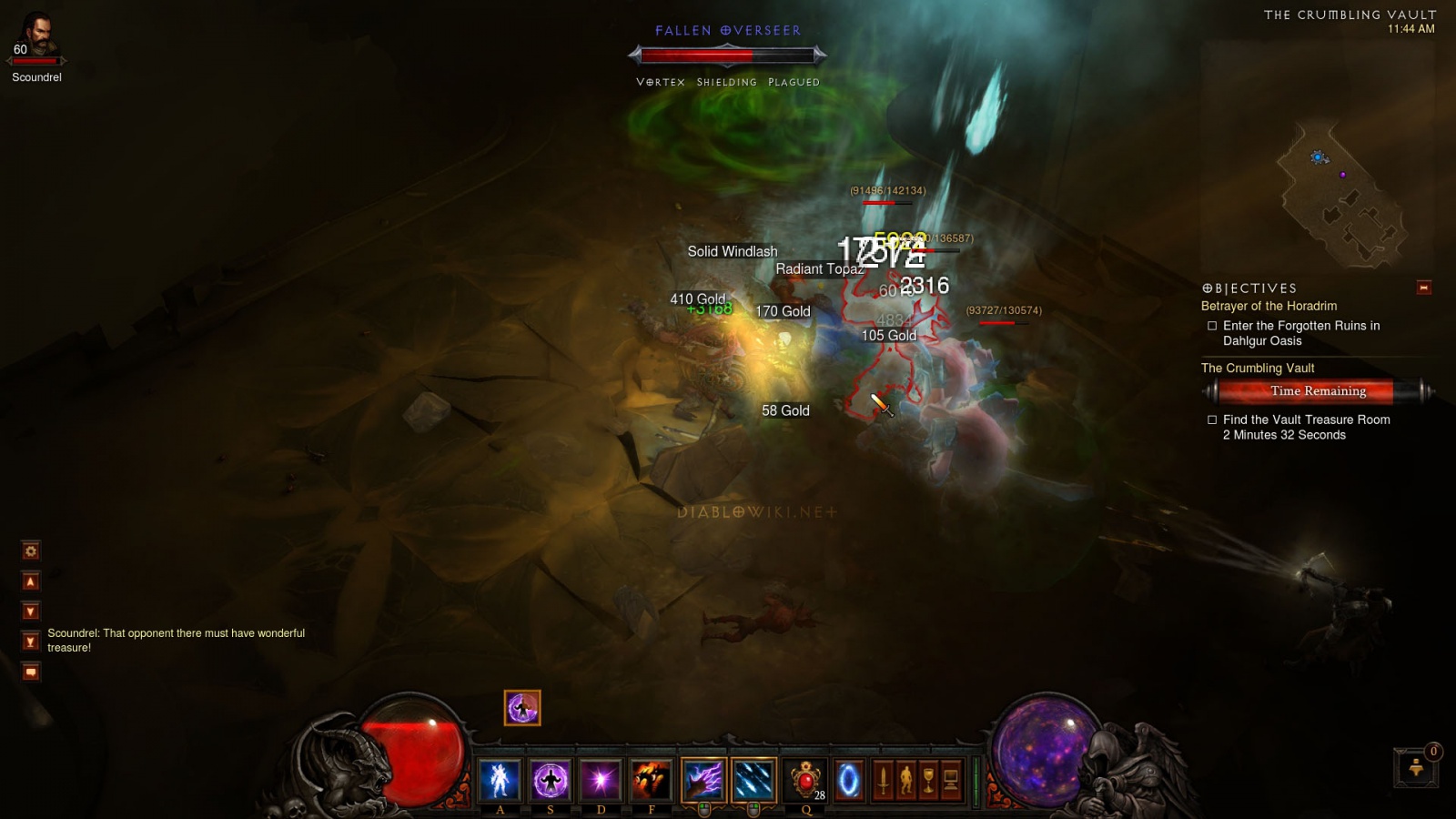The height and width of the screenshot is (819, 1456).
Task: Cast the purple starburst skill
Action: [x=601, y=780]
